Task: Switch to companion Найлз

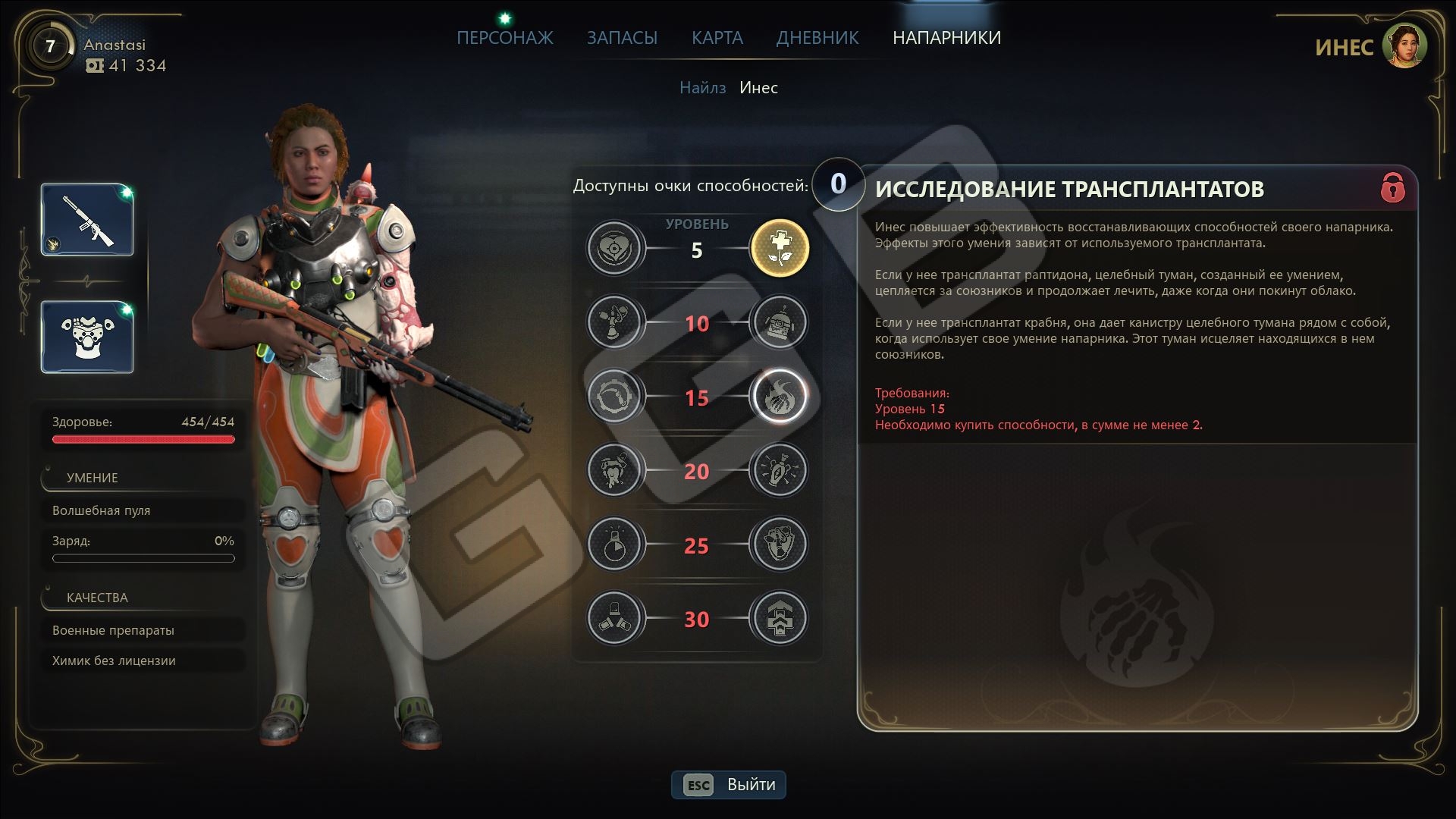Action: [702, 88]
